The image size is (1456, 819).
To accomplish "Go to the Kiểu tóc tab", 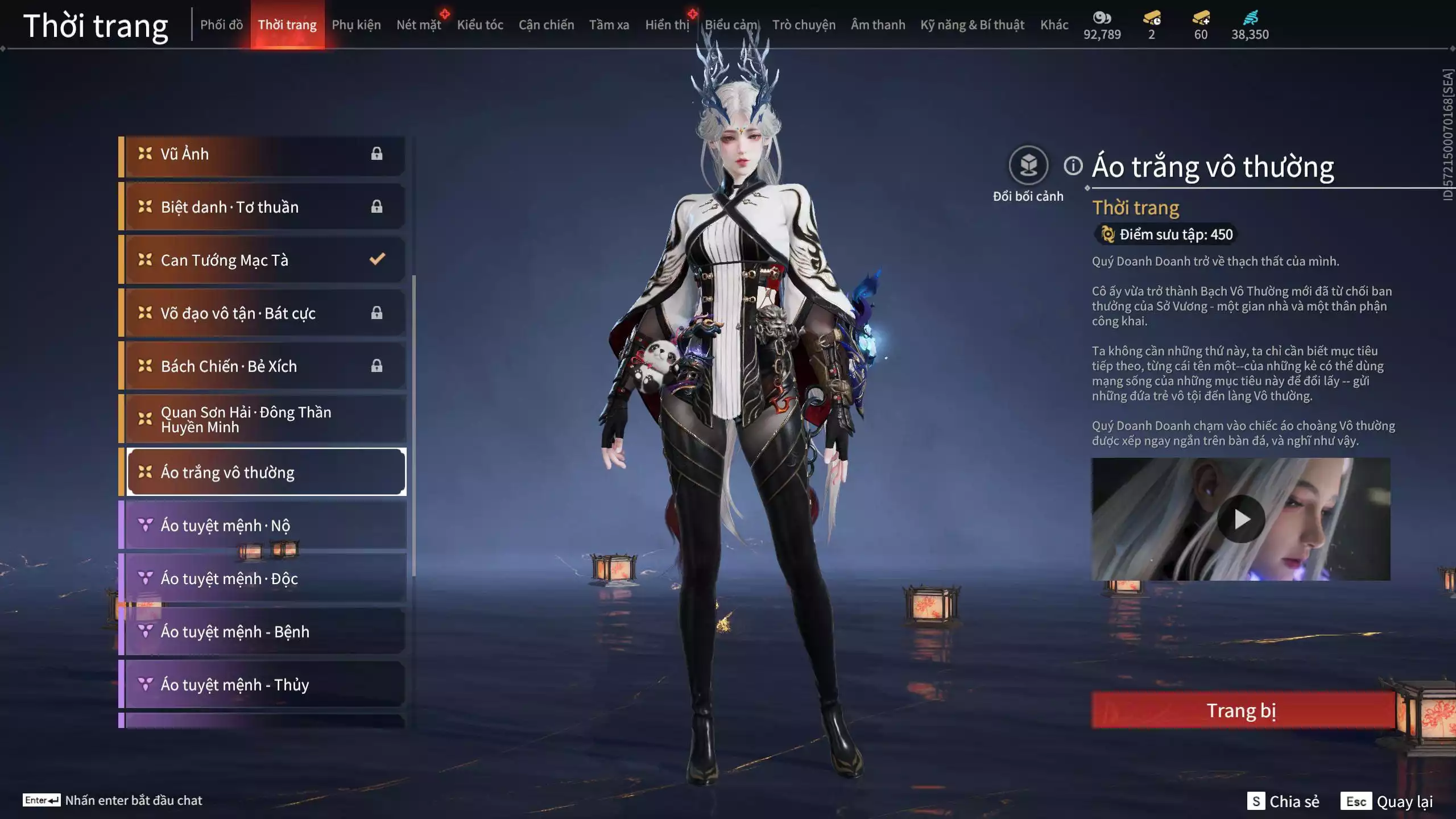I will tap(480, 25).
